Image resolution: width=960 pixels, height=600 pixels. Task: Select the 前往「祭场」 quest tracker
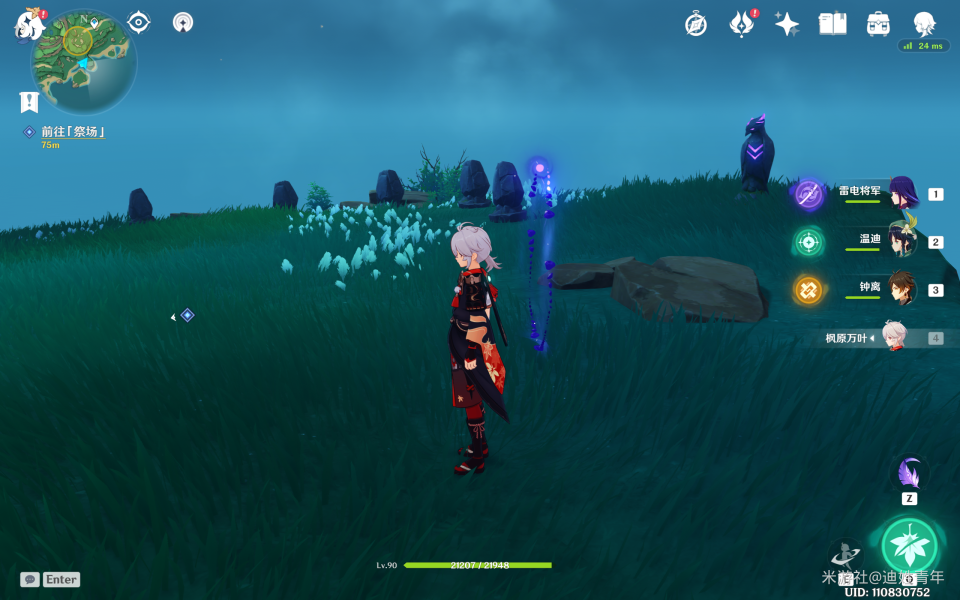tap(72, 132)
